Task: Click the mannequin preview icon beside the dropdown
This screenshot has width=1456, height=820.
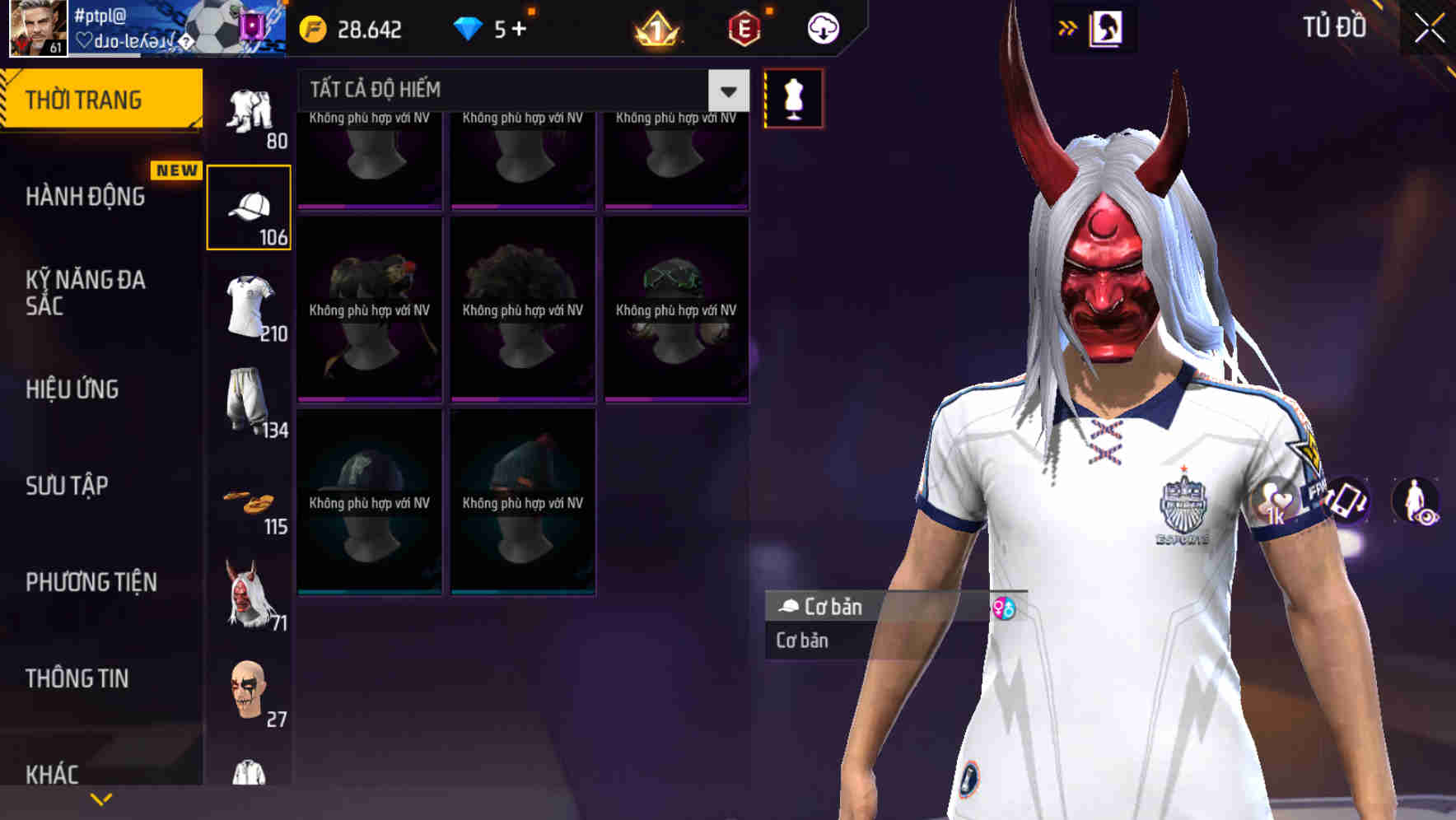Action: tap(793, 96)
